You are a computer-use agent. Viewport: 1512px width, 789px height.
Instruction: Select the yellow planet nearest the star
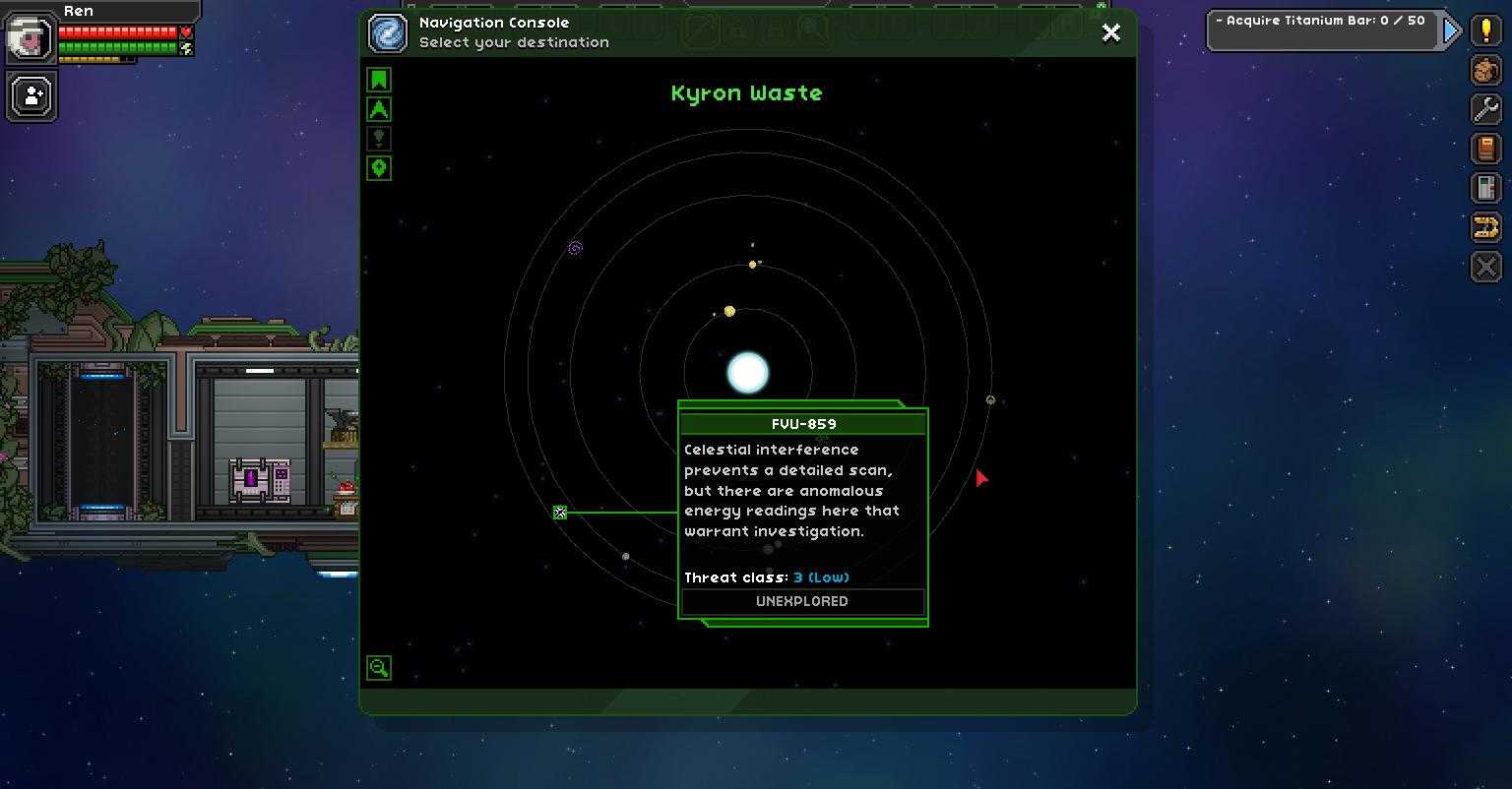(x=729, y=311)
